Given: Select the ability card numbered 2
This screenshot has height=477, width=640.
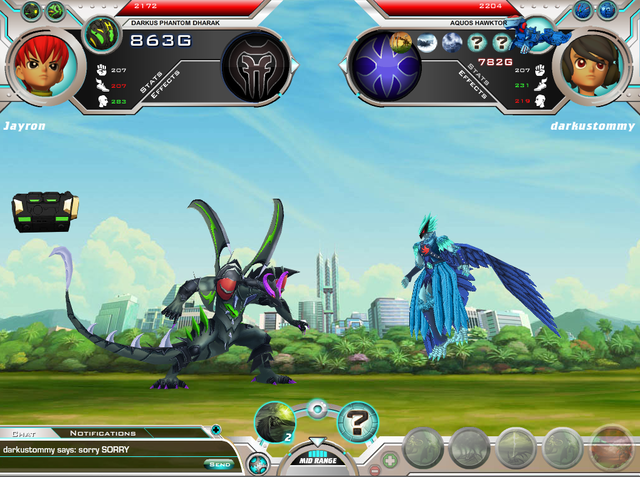Looking at the screenshot, I should [273, 423].
